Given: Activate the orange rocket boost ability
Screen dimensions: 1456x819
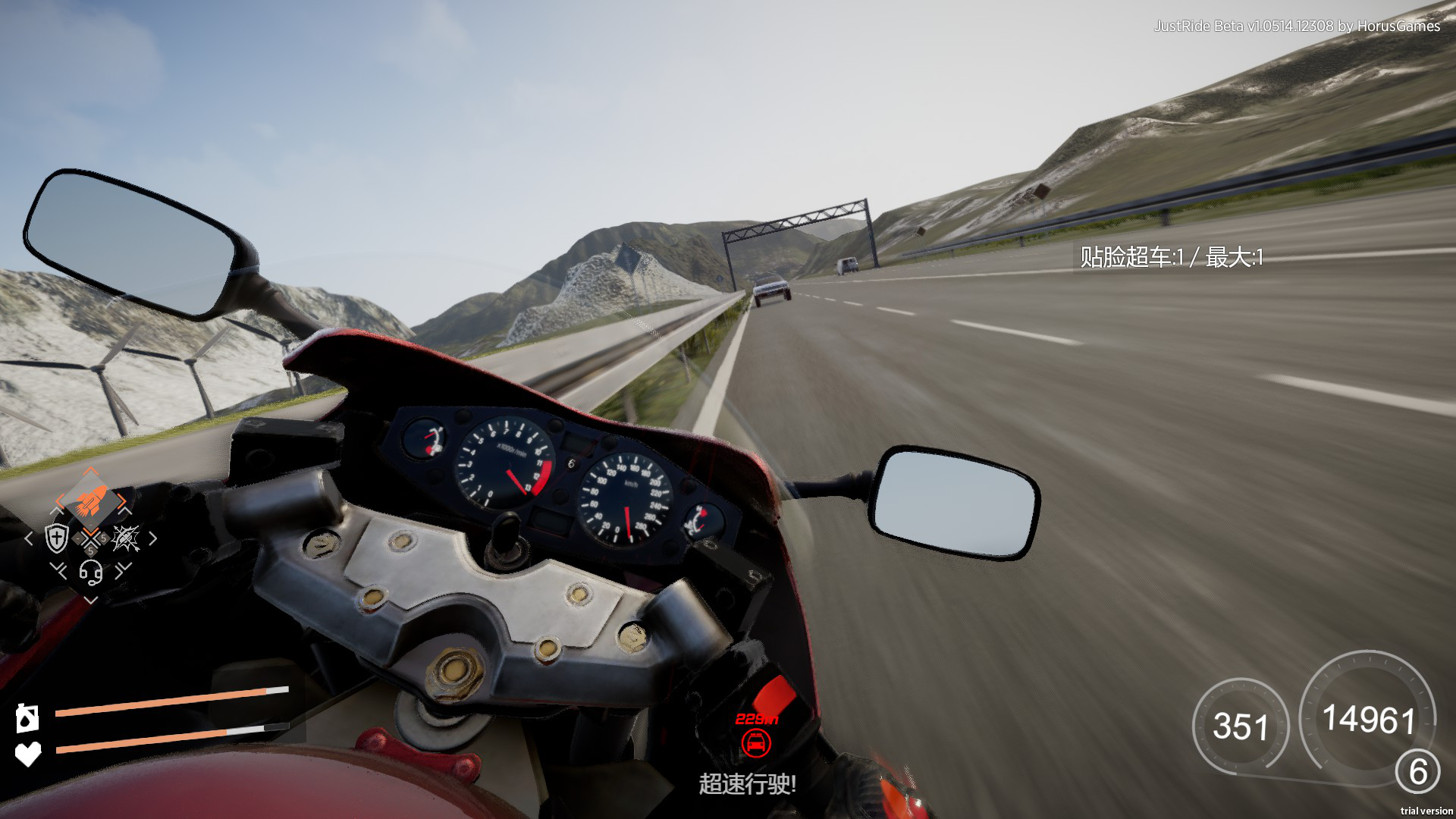Looking at the screenshot, I should [x=89, y=500].
